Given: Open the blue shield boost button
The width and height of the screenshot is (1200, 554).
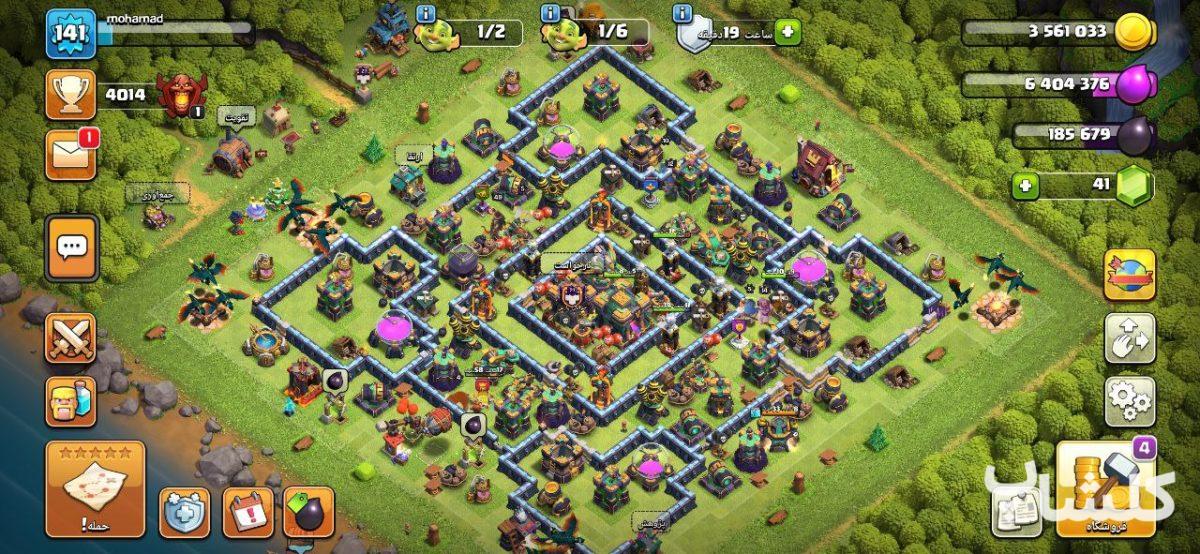Looking at the screenshot, I should pyautogui.click(x=184, y=512).
